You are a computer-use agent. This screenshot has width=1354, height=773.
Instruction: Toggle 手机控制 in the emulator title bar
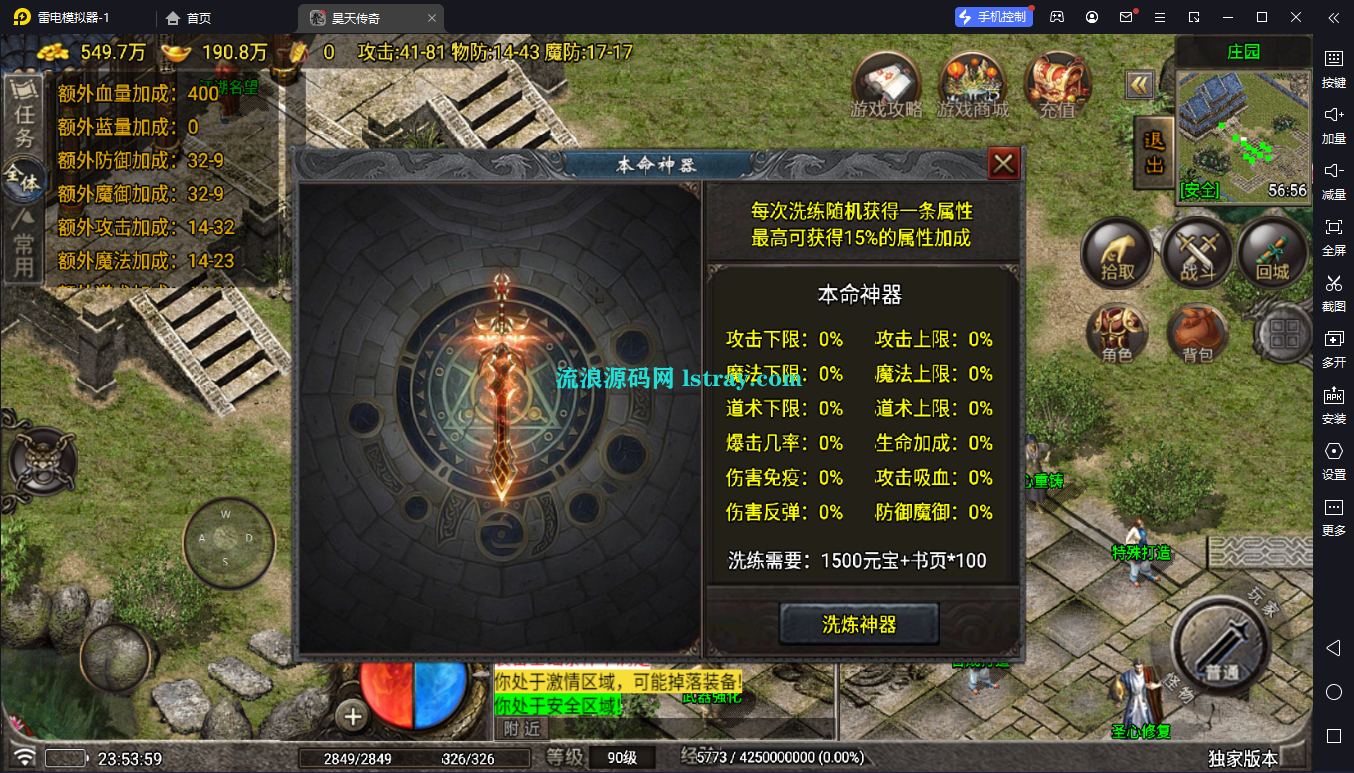point(996,16)
